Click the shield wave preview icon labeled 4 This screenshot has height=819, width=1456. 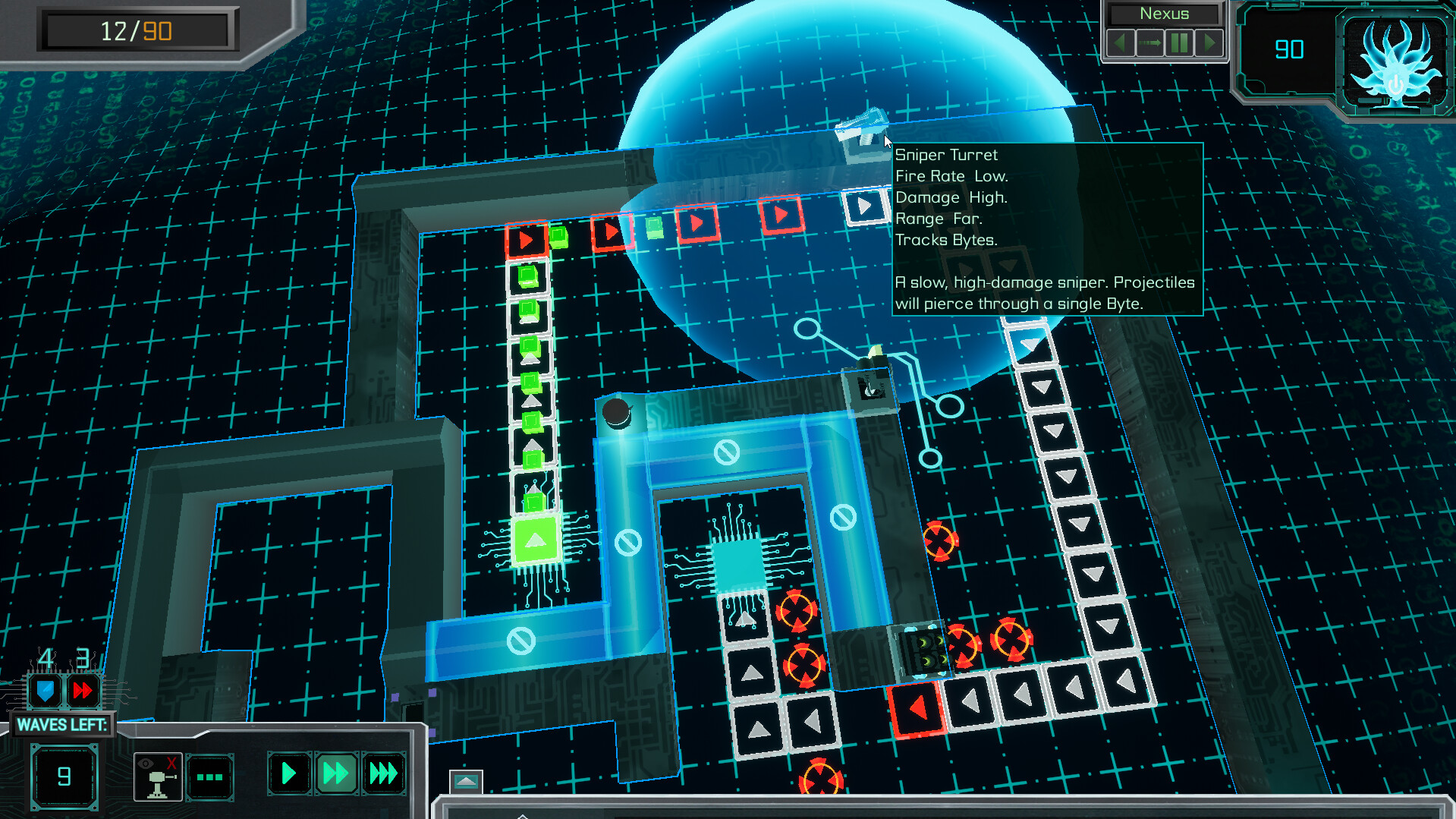44,690
